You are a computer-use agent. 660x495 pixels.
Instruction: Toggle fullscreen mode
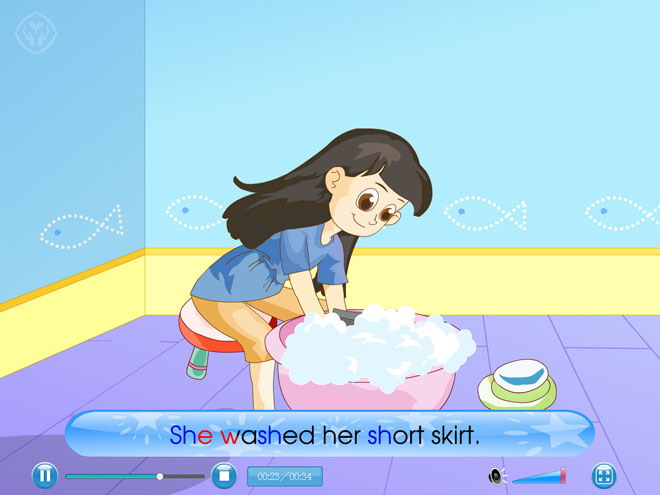point(603,475)
